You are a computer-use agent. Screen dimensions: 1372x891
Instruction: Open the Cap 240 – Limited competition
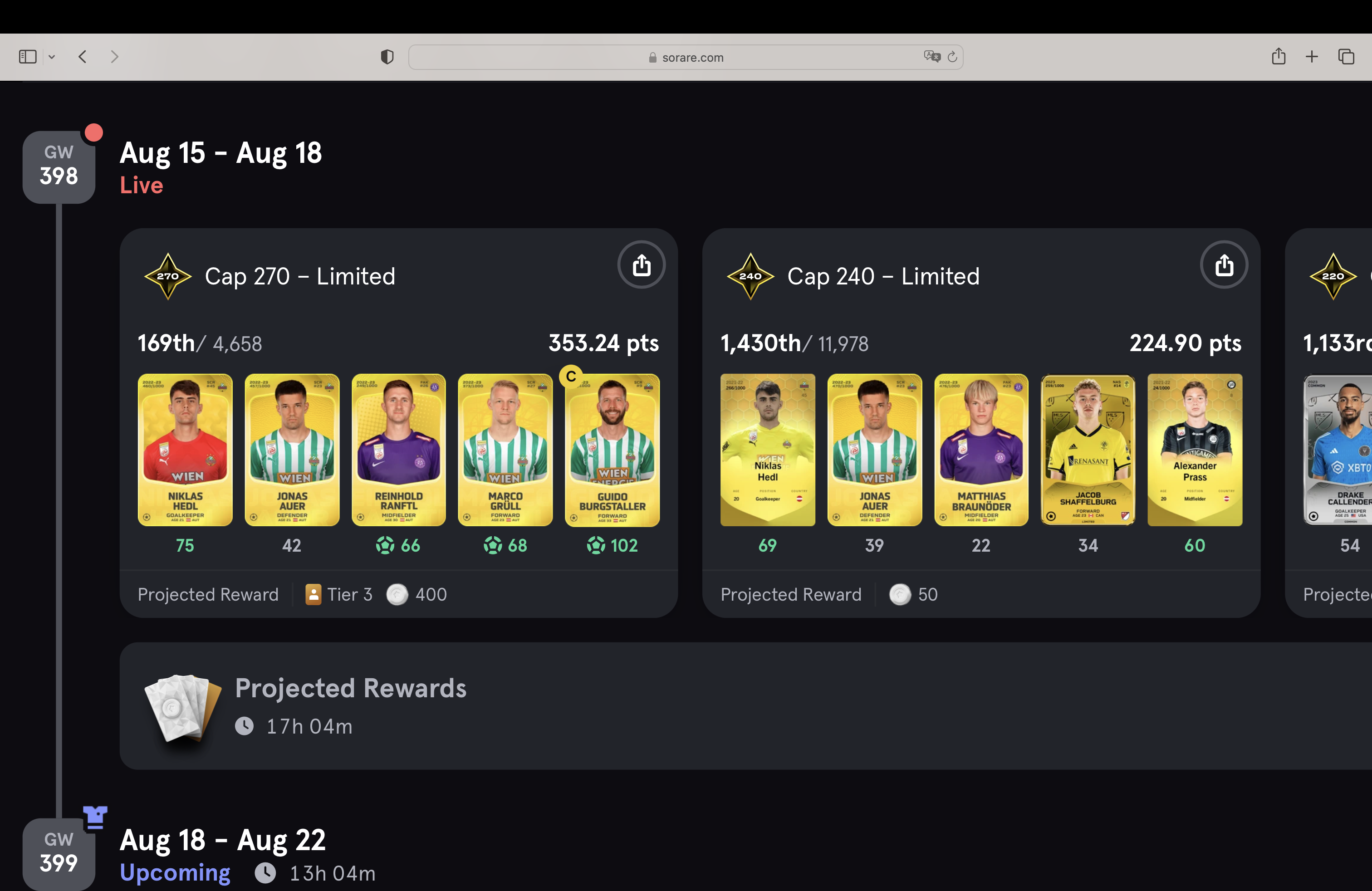pos(882,277)
